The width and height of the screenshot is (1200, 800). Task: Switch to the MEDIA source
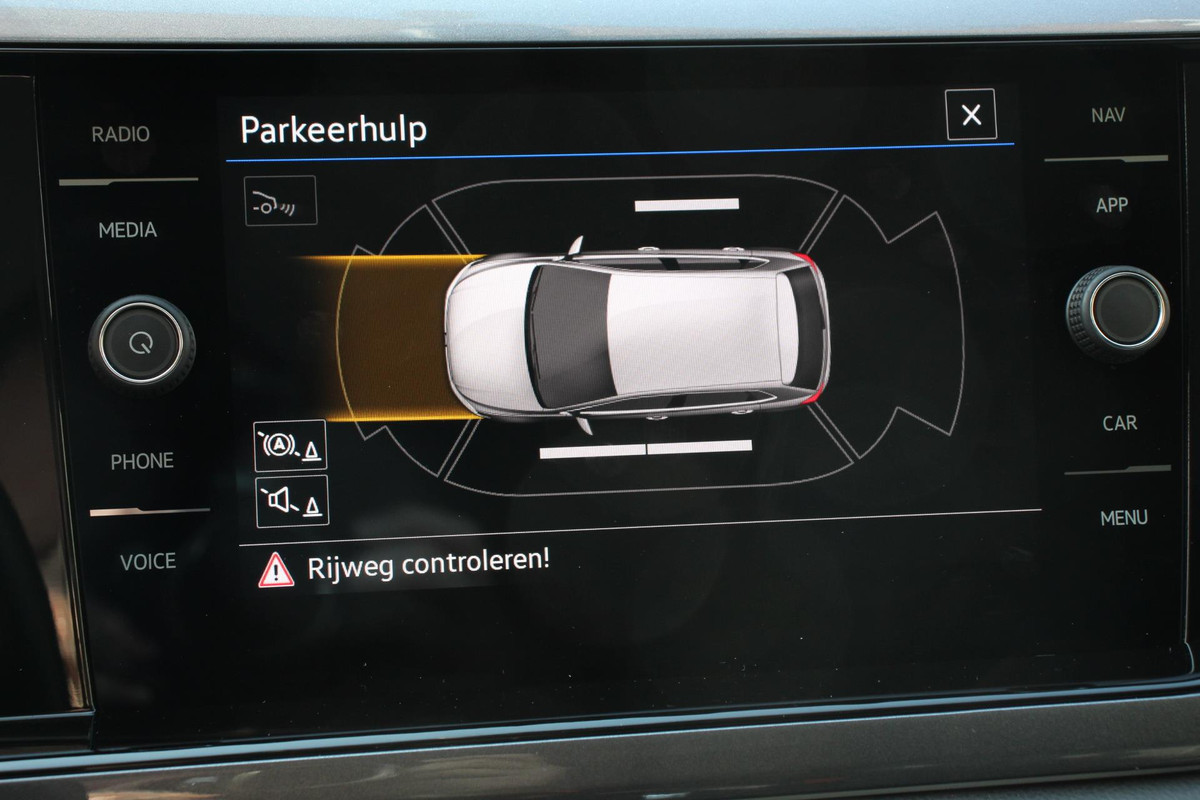tap(127, 230)
